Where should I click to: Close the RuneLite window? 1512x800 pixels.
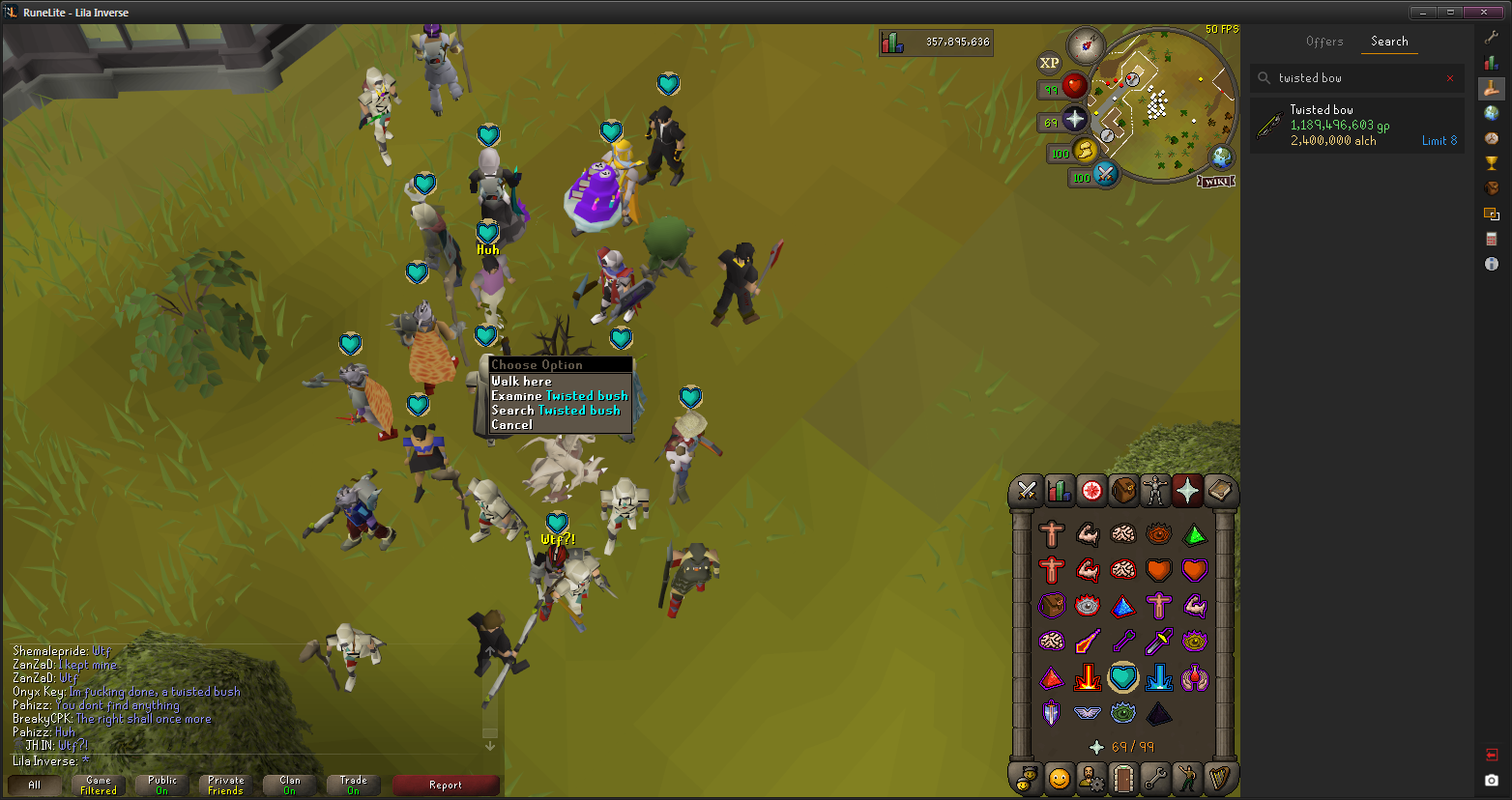pos(1484,13)
